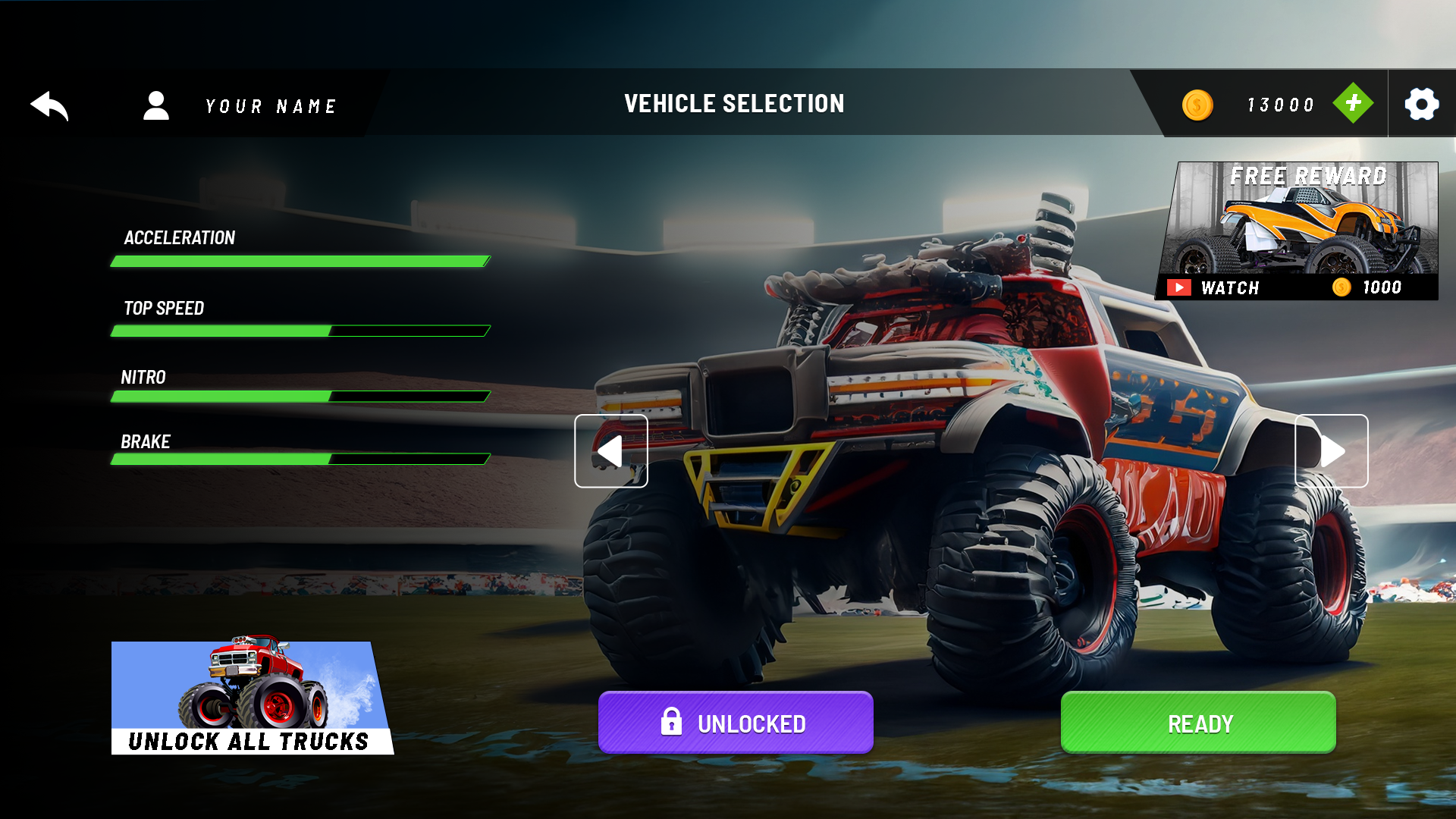Click the Unlock All Trucks banner

point(250,698)
